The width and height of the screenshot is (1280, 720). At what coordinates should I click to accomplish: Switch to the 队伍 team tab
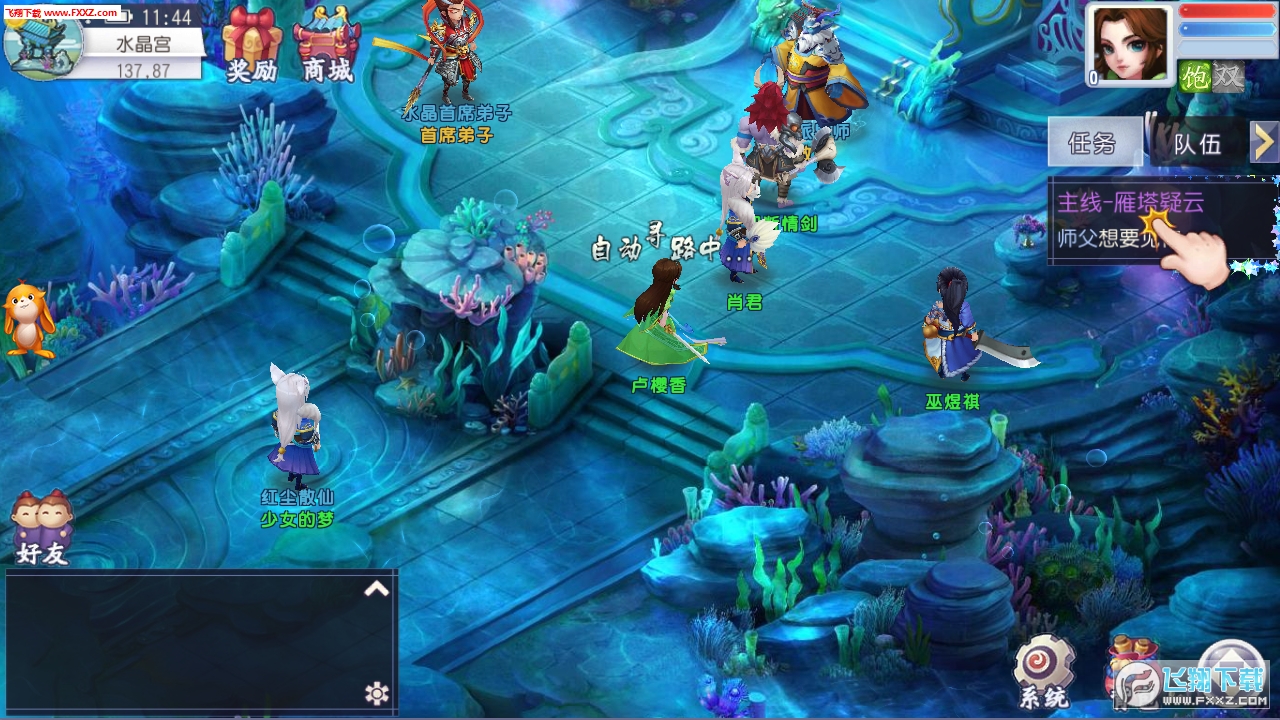(1198, 143)
